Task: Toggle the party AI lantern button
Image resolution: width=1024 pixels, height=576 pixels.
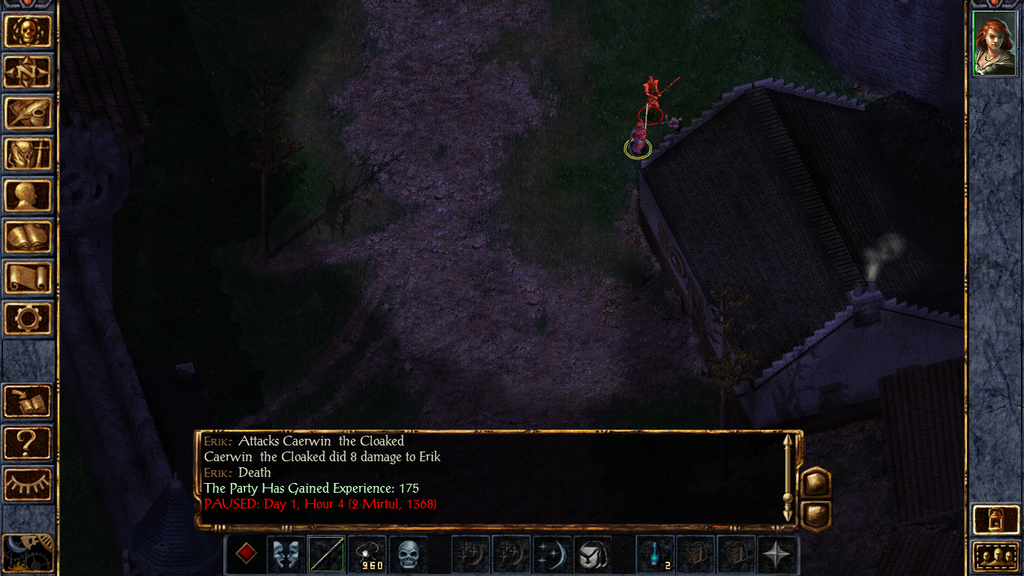Action: click(x=994, y=520)
